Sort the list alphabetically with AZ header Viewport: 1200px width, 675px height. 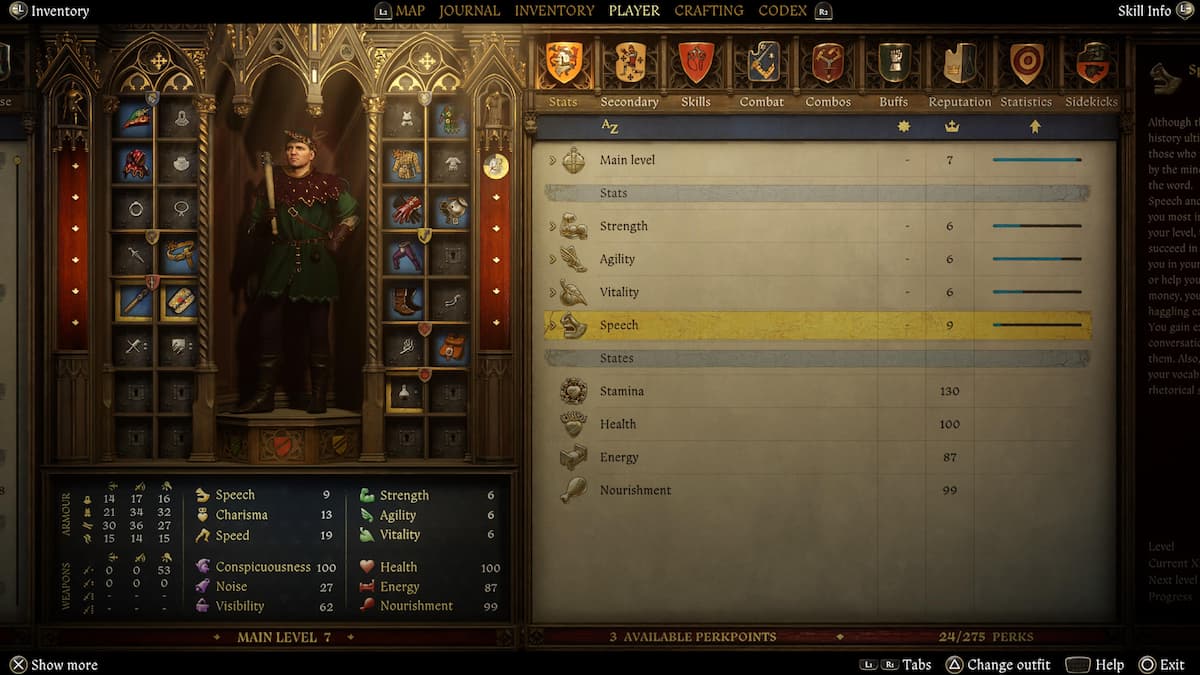(610, 127)
